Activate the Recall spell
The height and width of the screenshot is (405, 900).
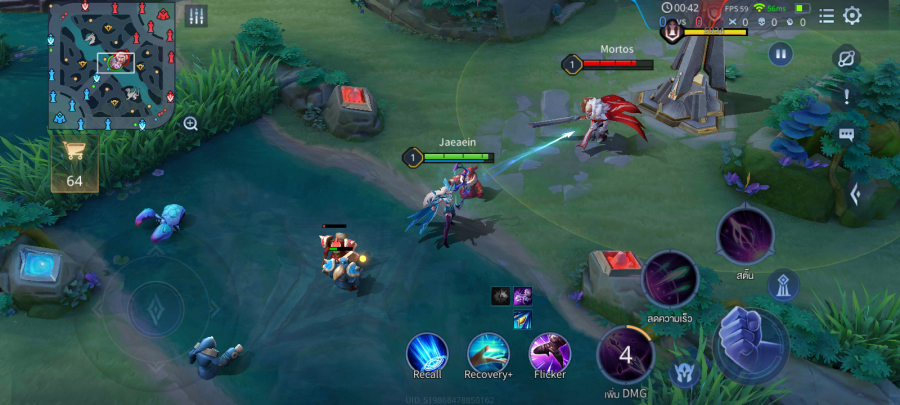point(427,354)
